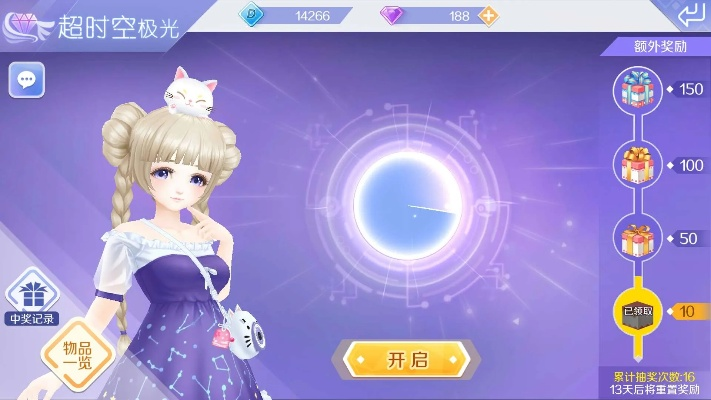Viewport: 711px width, 400px height.
Task: Open the chat bubble icon
Action: coord(26,80)
